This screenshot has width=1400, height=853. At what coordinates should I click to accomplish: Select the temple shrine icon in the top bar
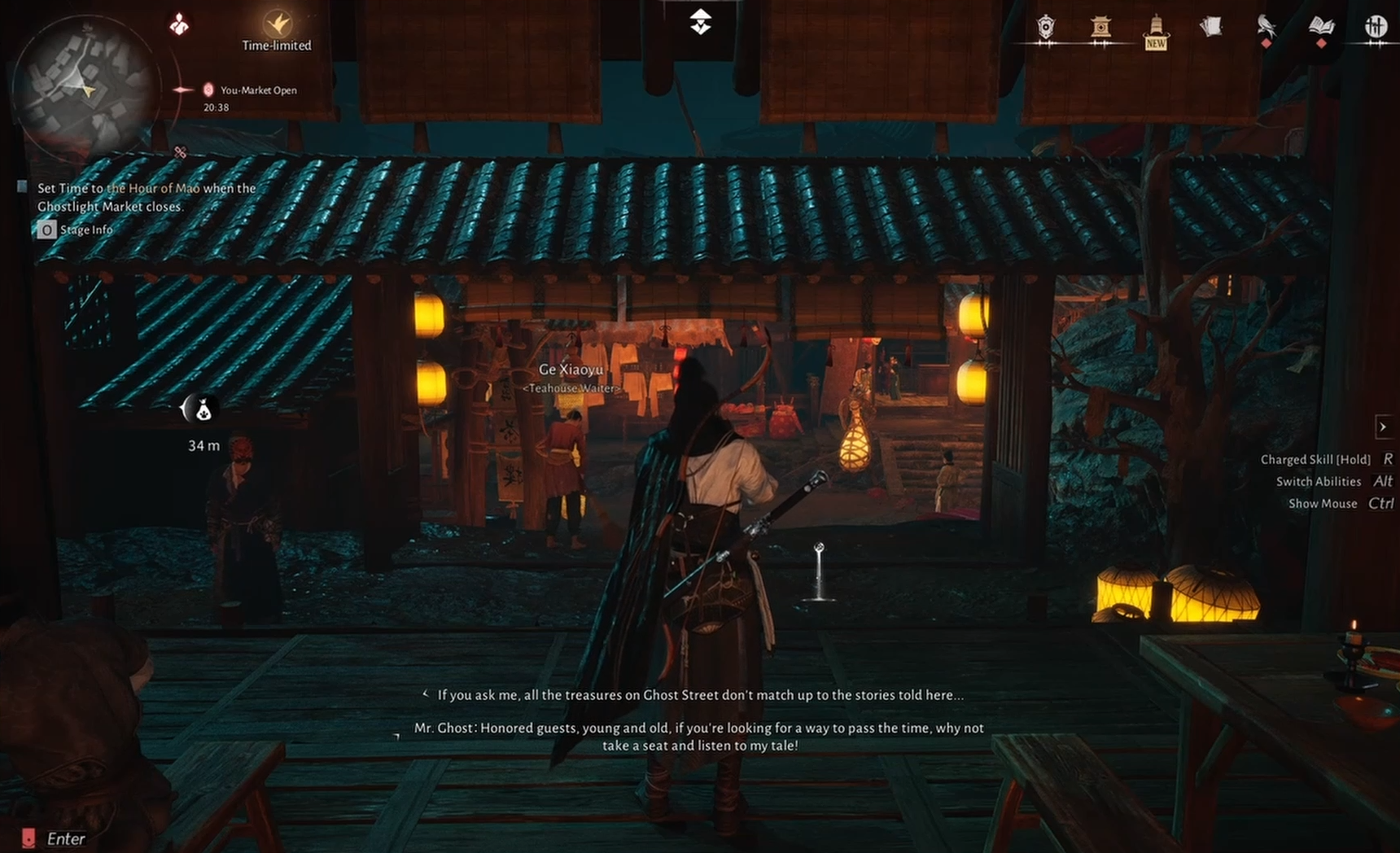(1100, 24)
